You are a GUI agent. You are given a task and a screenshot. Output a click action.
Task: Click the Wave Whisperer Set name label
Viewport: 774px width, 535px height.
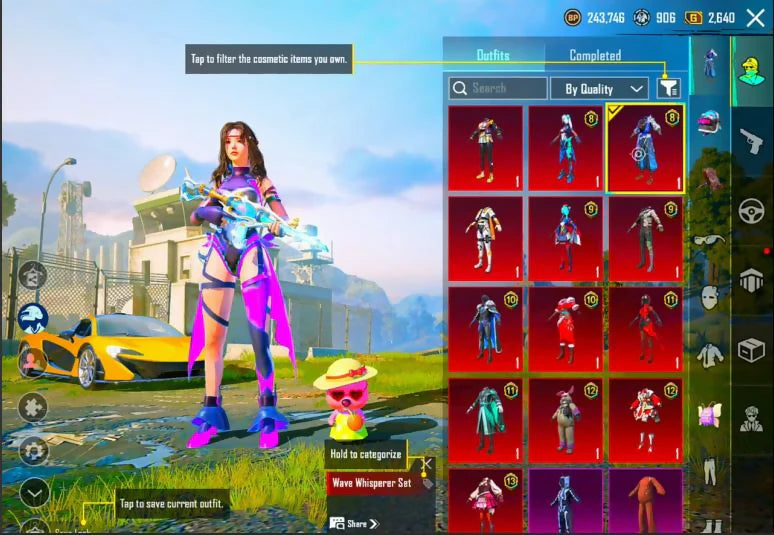[370, 483]
